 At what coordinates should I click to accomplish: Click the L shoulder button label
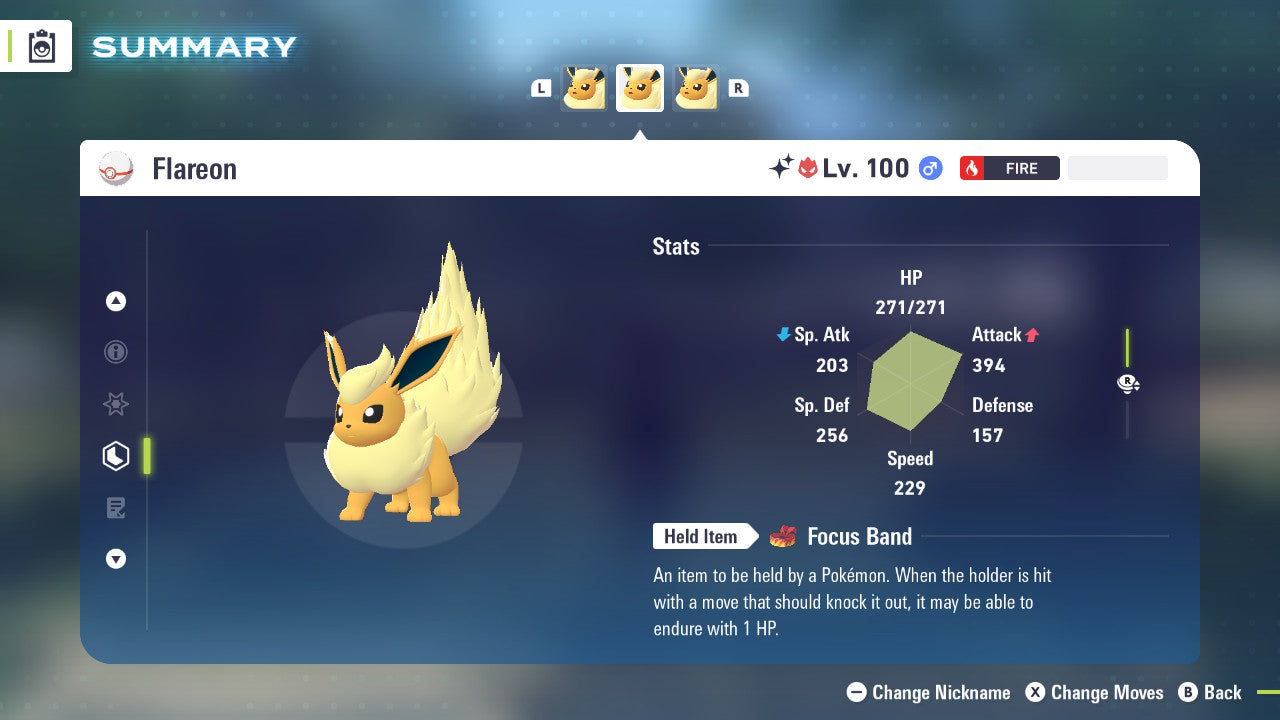540,87
